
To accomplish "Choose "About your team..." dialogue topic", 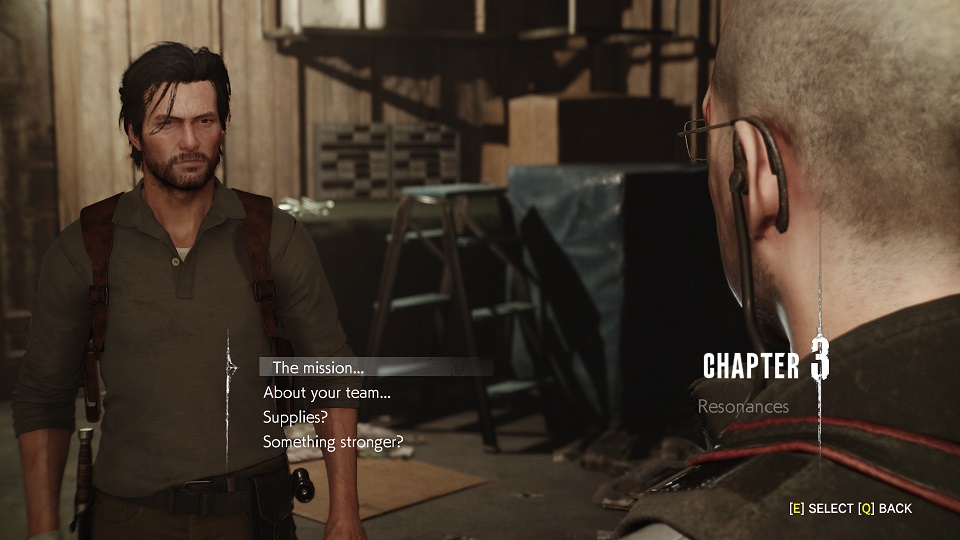I will 326,392.
